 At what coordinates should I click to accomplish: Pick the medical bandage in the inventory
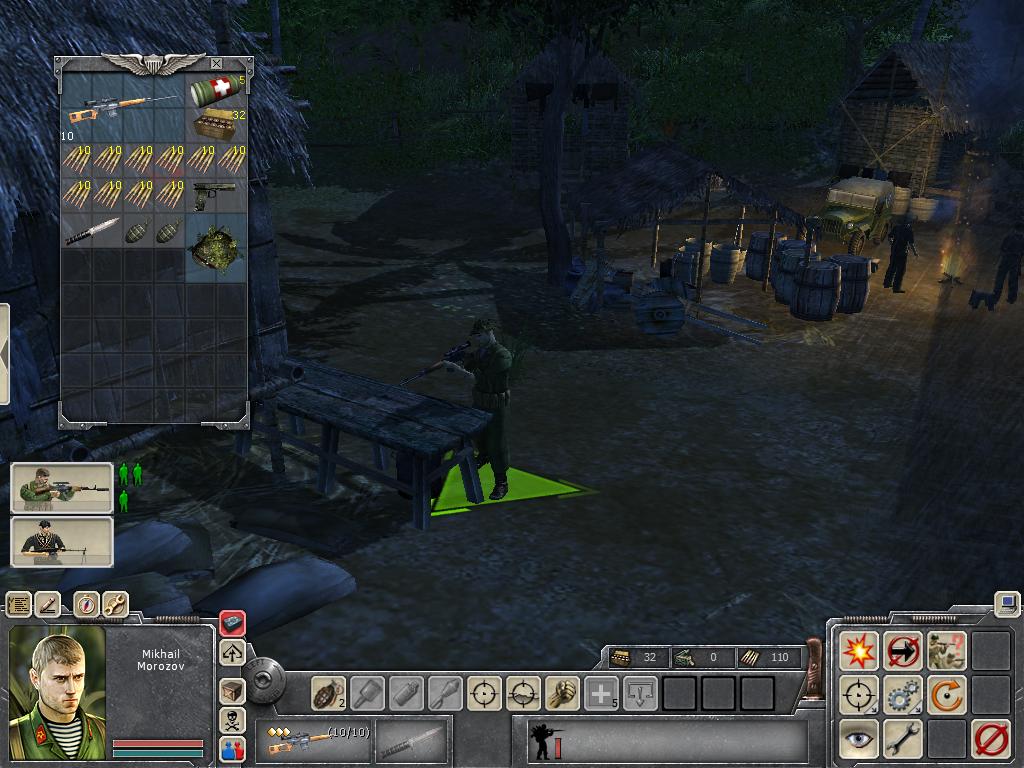coord(215,92)
